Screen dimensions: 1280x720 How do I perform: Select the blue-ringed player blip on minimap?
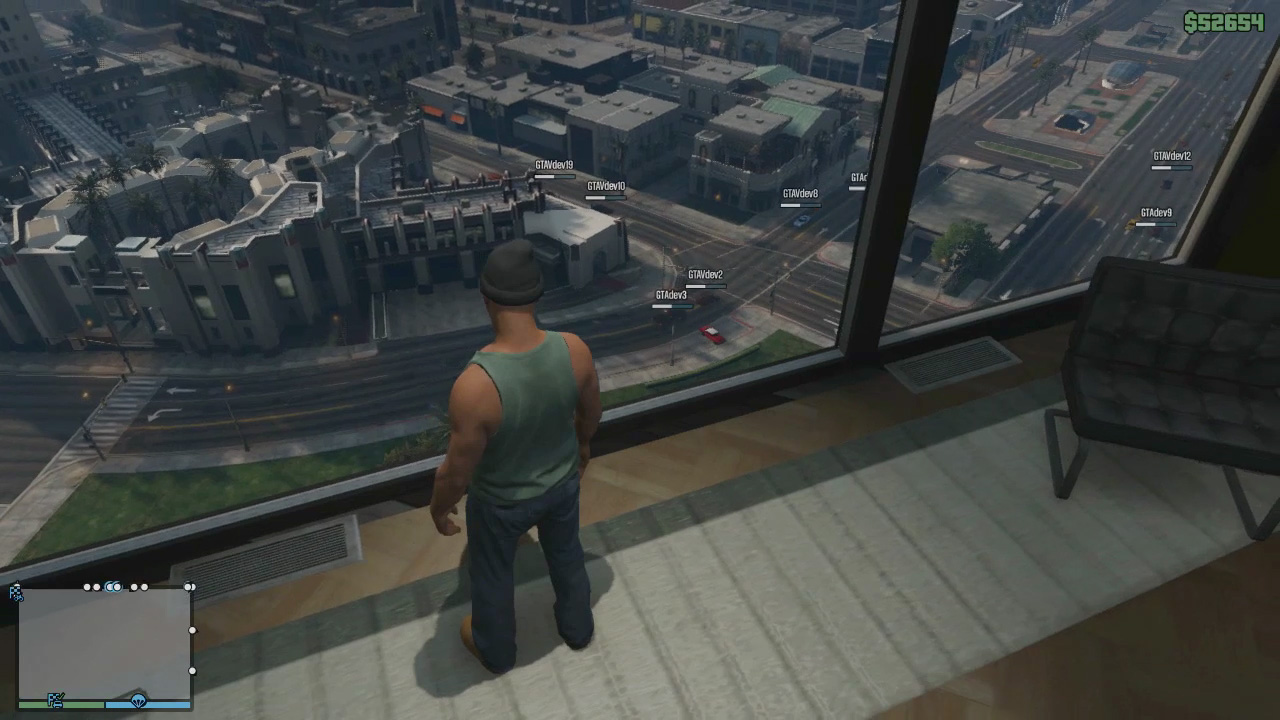click(113, 587)
